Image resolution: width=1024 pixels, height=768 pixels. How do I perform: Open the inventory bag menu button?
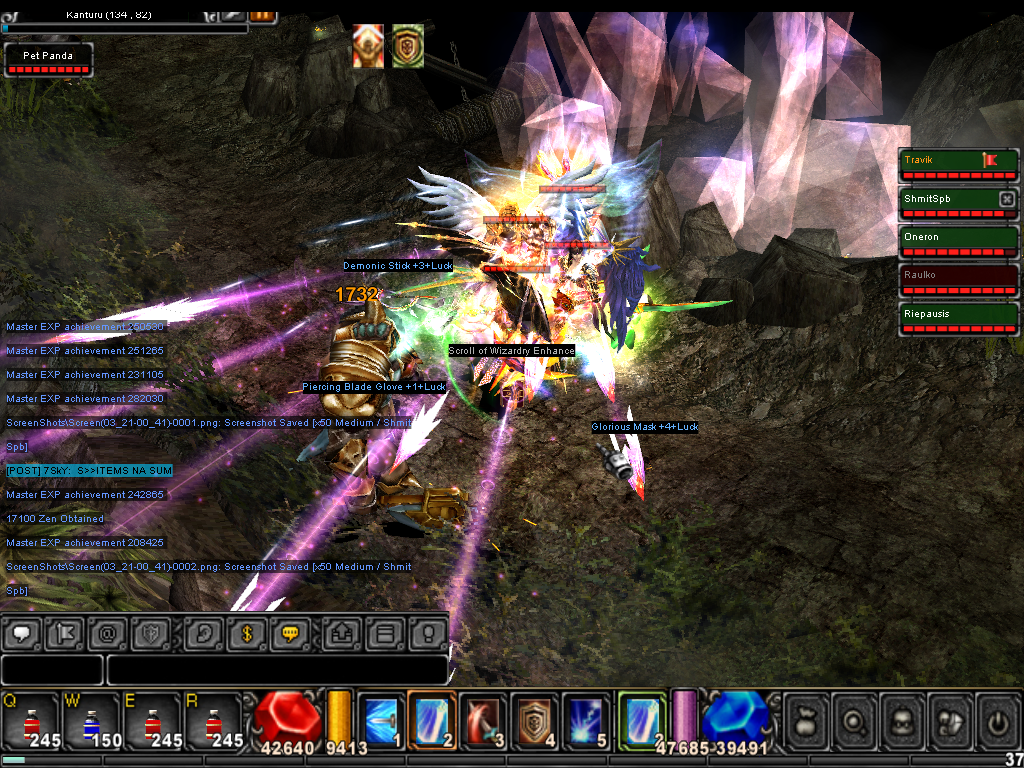point(808,721)
